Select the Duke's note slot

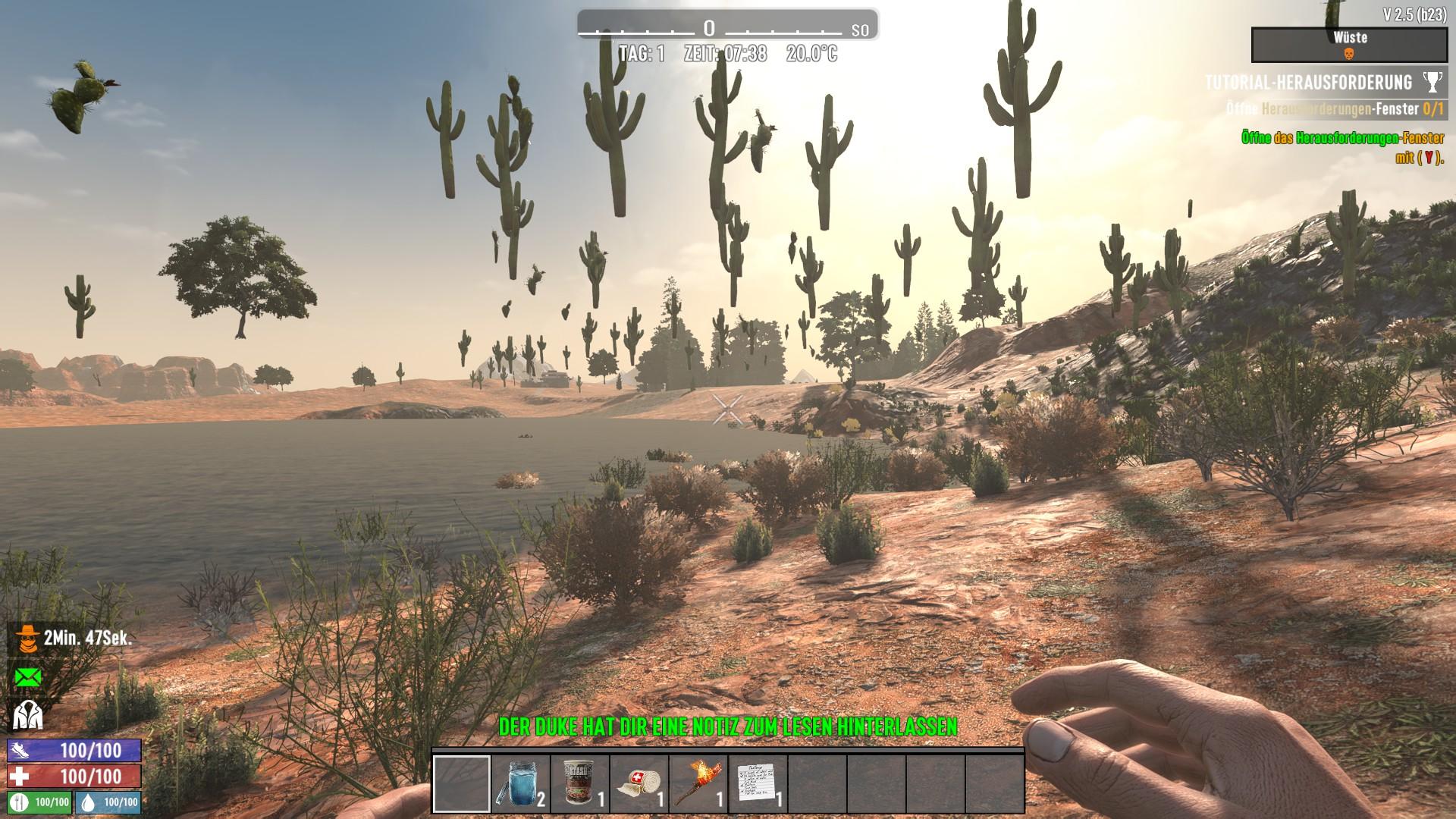757,783
